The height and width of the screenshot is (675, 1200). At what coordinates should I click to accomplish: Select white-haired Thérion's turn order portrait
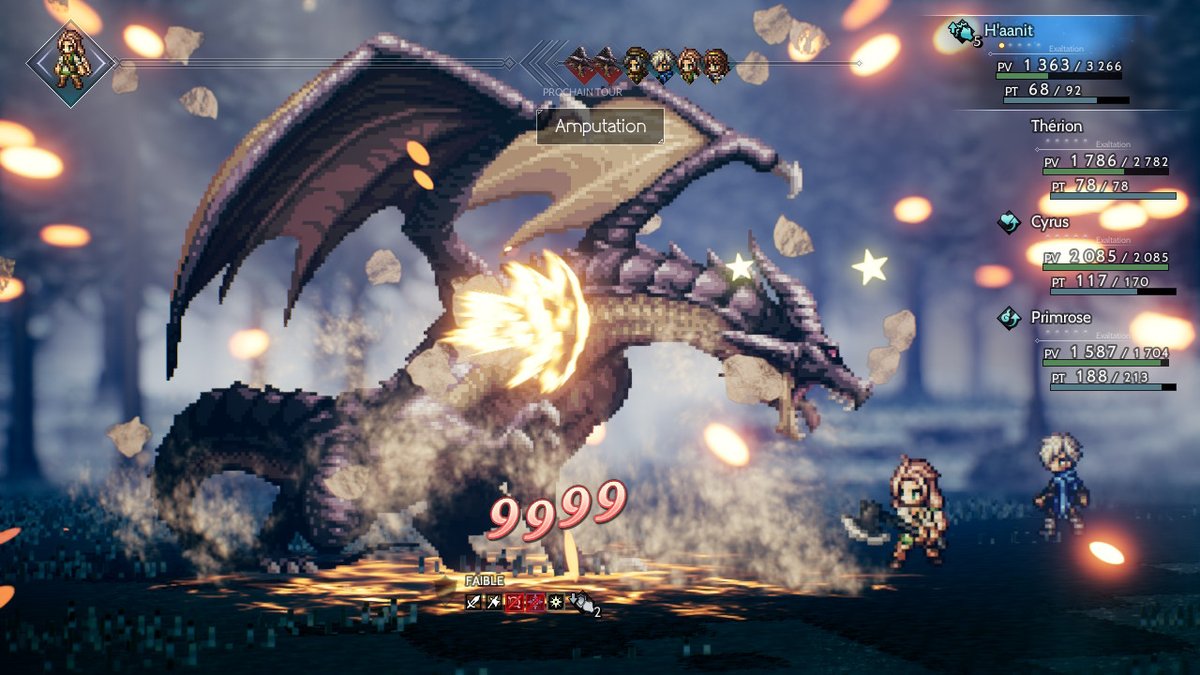point(662,66)
